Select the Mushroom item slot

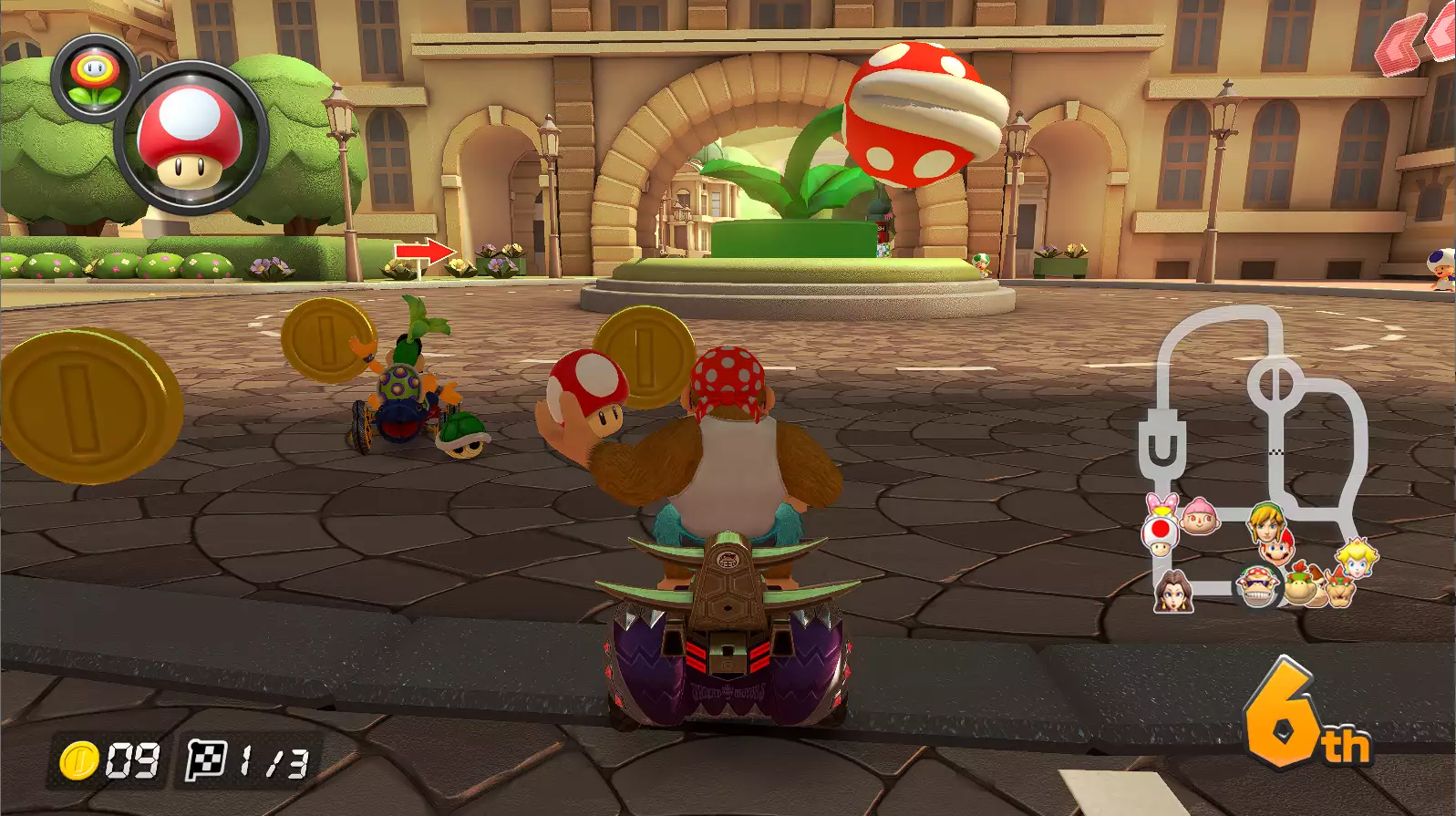191,138
